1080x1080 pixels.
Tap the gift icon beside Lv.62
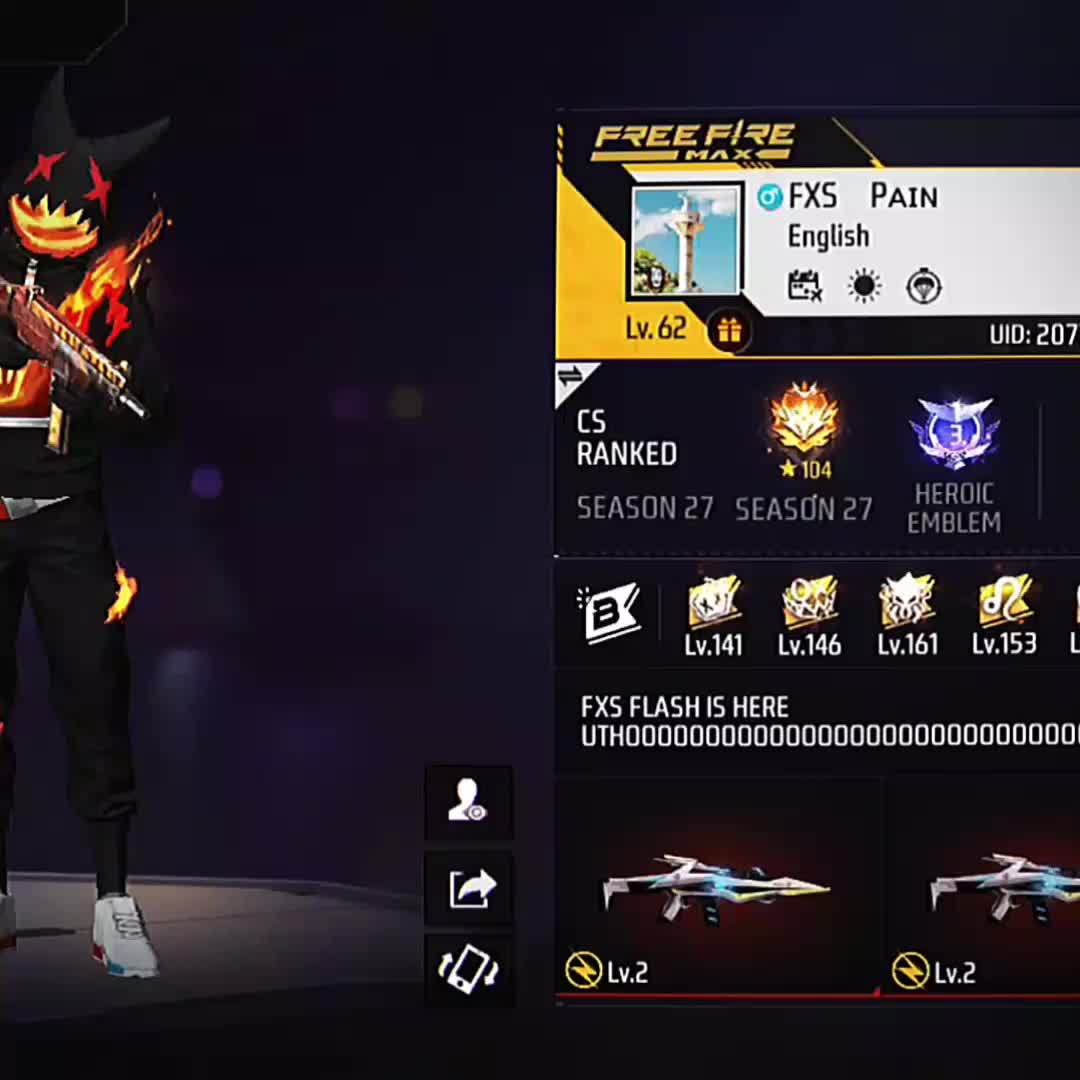click(x=729, y=331)
